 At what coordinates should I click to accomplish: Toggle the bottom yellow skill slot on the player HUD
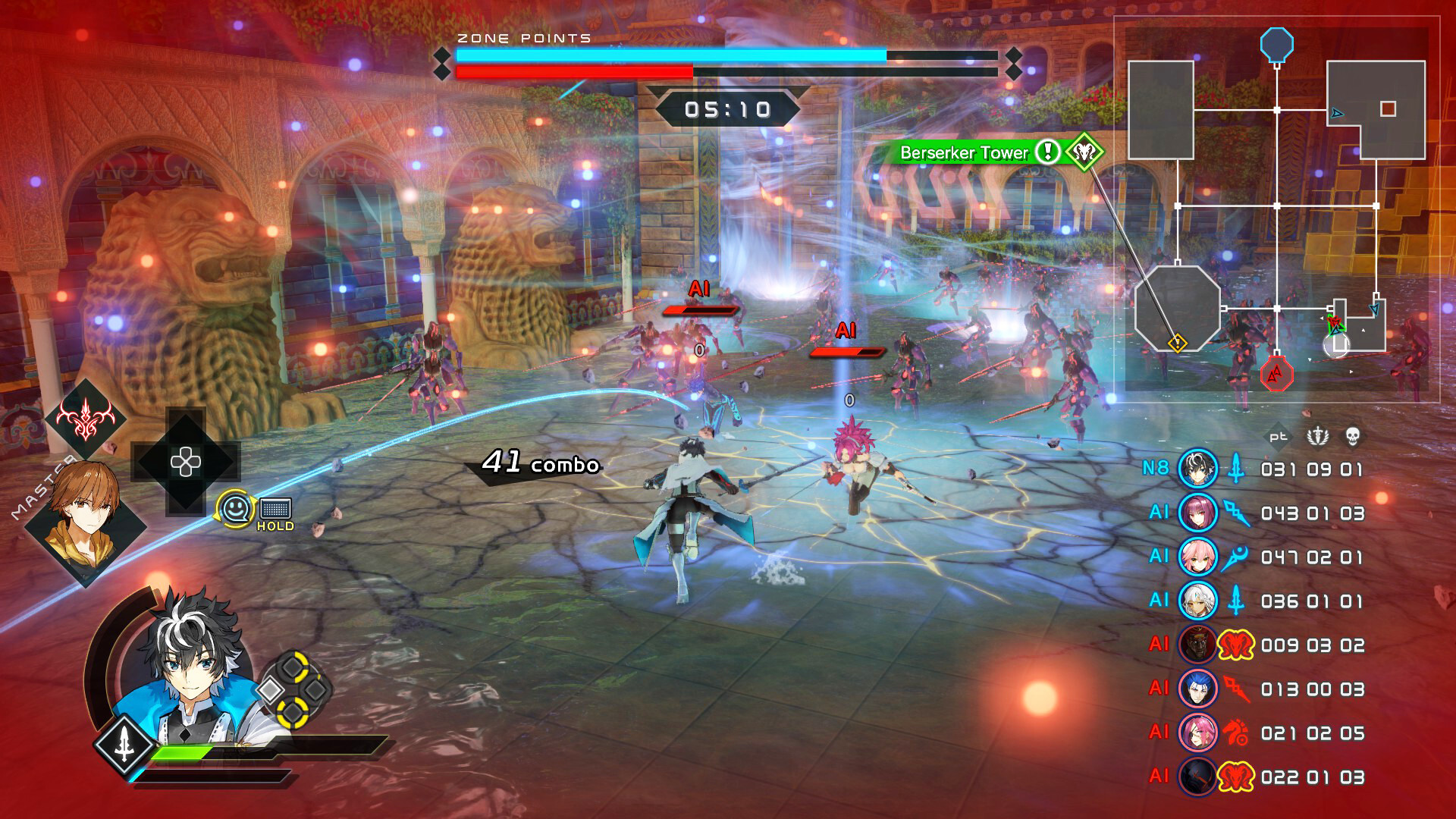[x=292, y=715]
